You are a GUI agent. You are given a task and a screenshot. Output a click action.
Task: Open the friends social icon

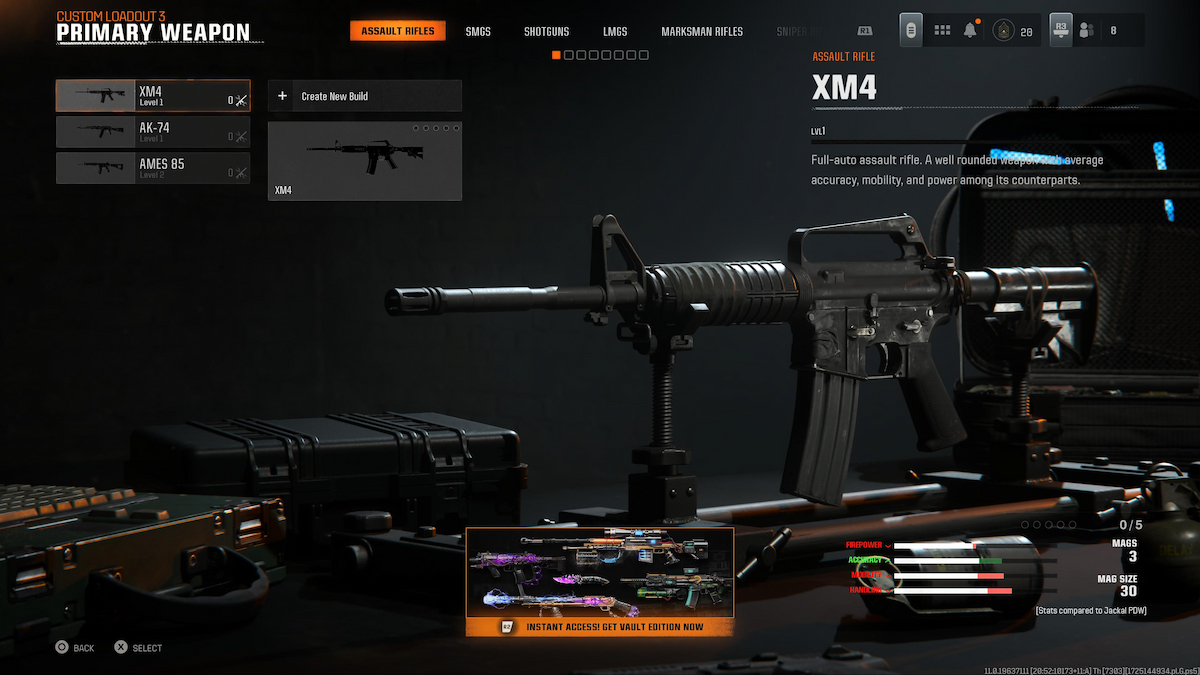(1086, 31)
